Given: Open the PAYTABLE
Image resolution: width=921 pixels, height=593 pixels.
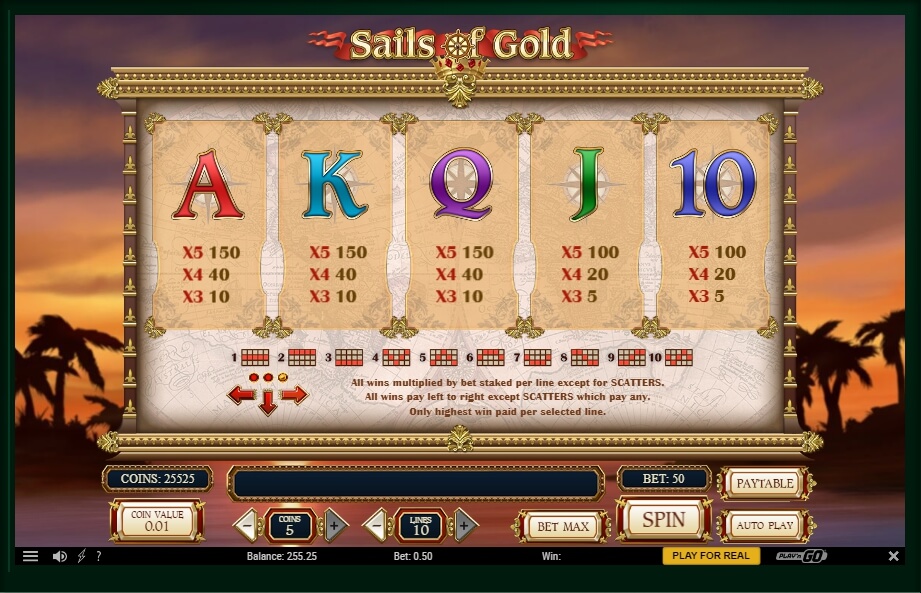Looking at the screenshot, I should [x=764, y=483].
